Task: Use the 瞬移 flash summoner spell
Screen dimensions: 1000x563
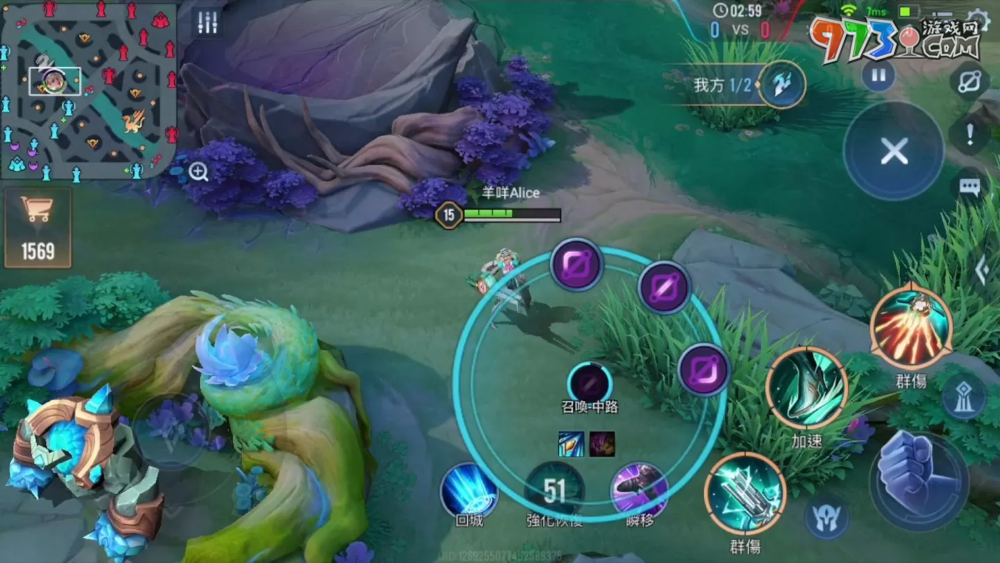Action: (x=639, y=490)
